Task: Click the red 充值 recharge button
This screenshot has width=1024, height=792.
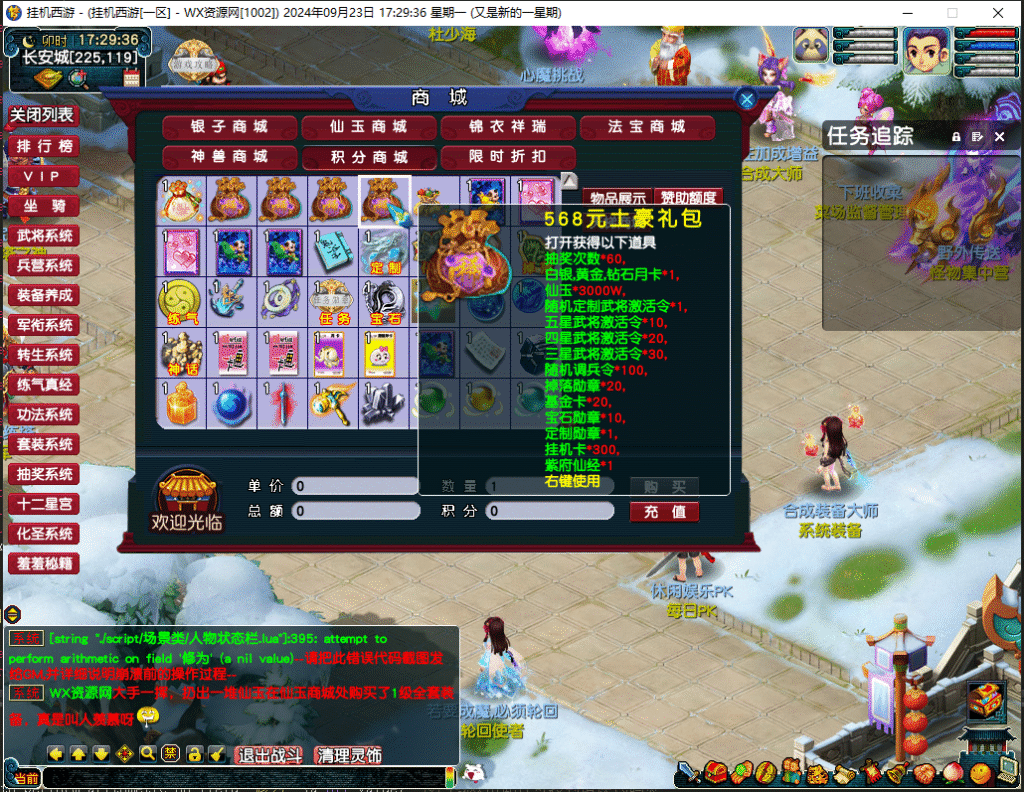Action: (664, 512)
